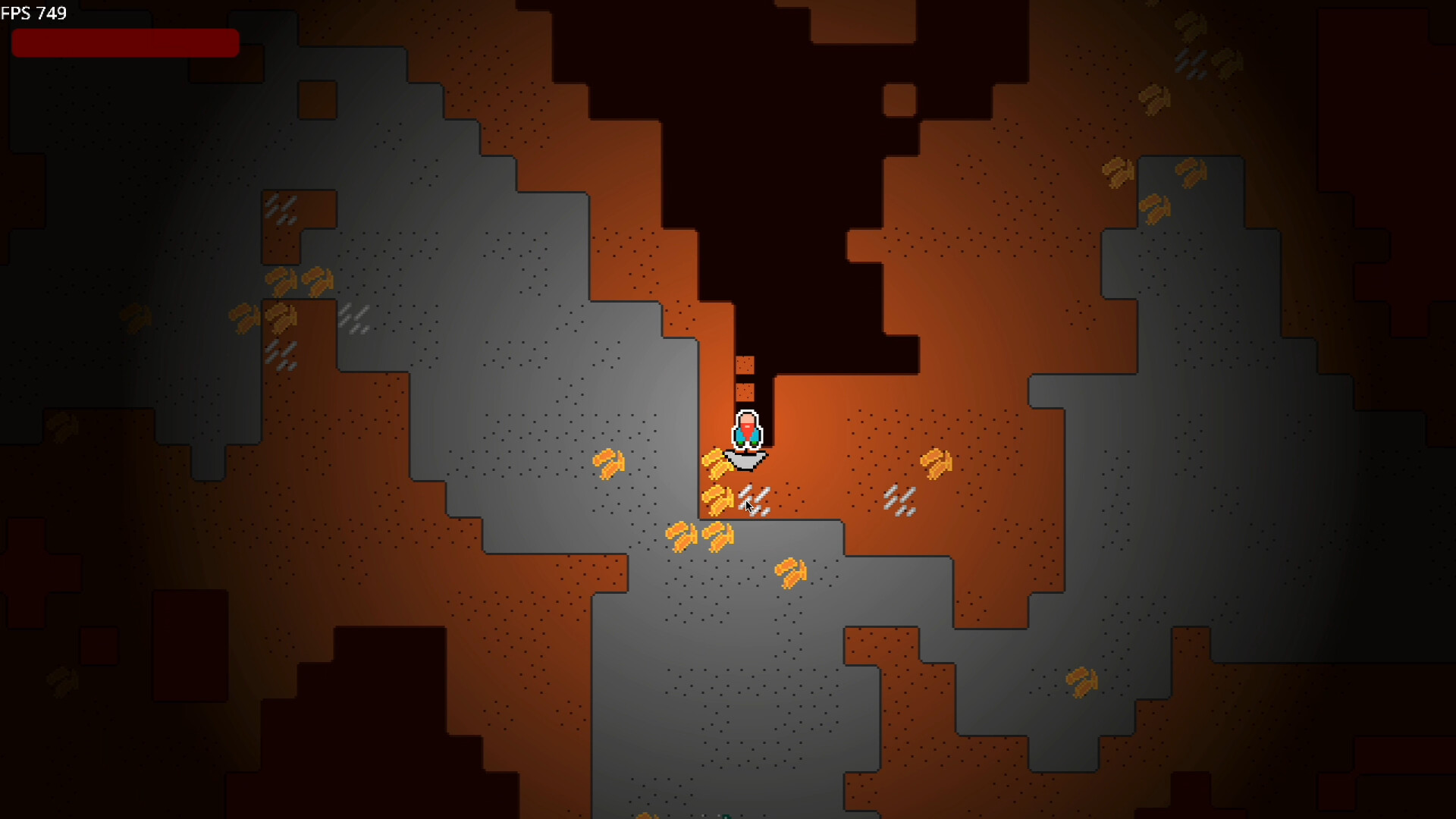Click the brown dirt block above the player

click(744, 365)
